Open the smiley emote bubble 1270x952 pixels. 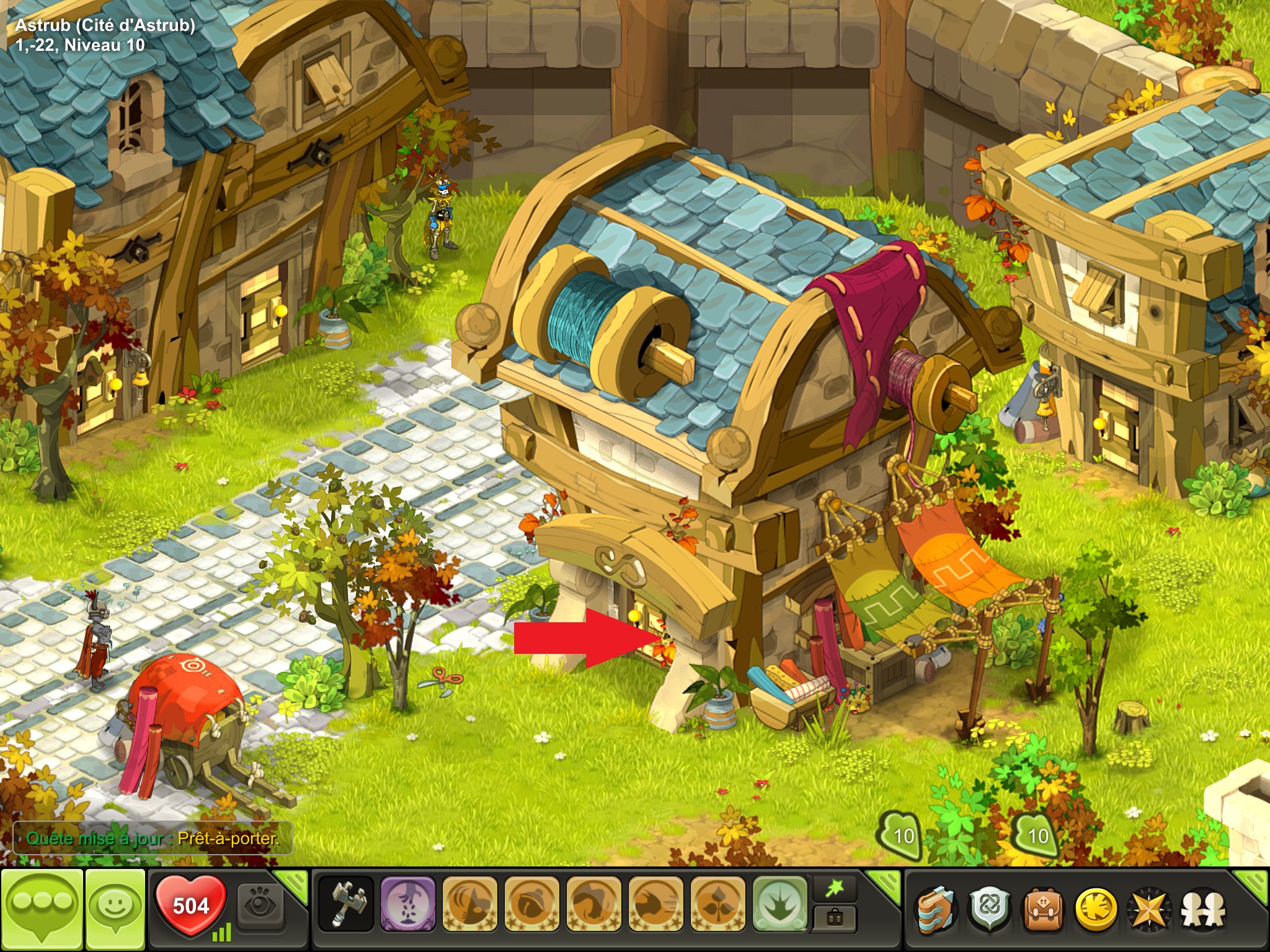(115, 907)
